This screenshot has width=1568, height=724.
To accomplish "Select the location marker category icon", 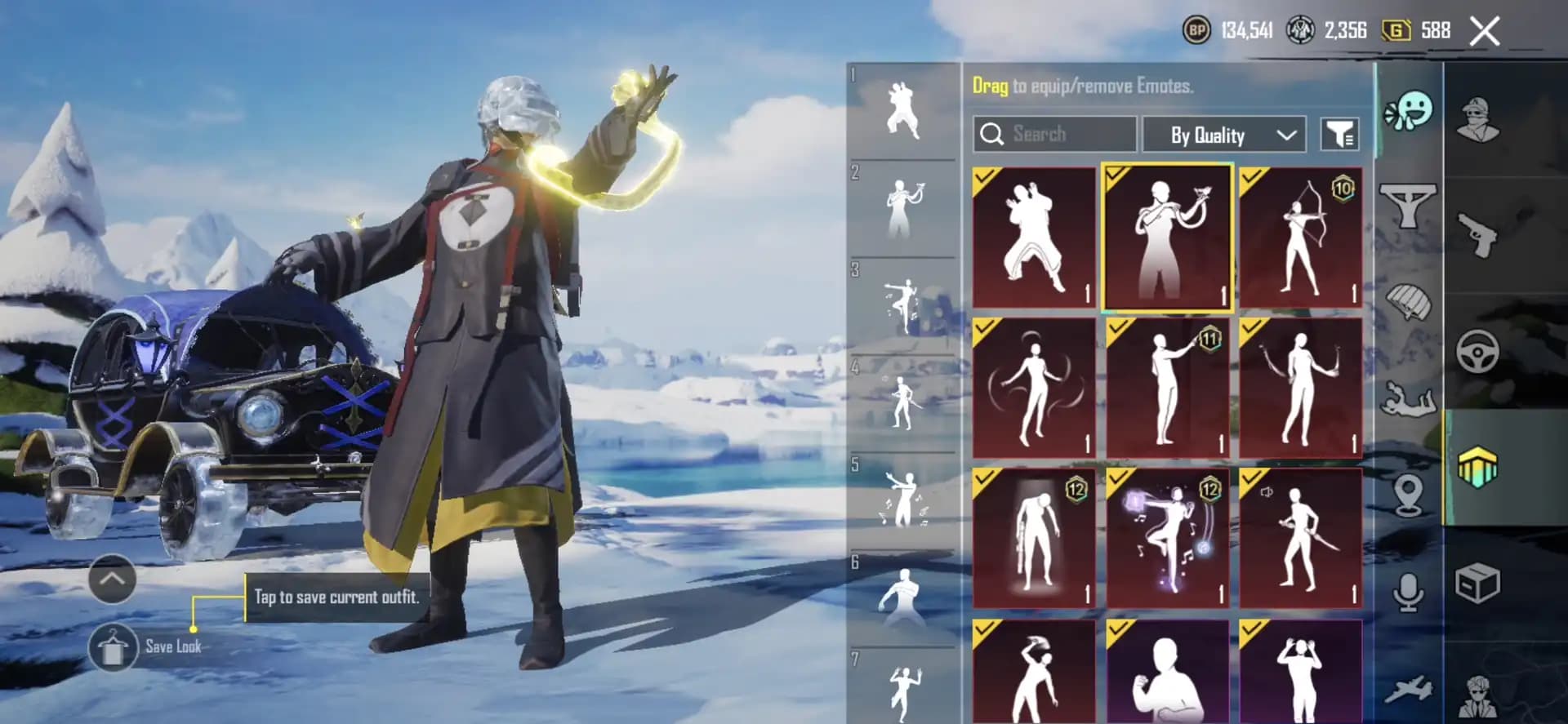I will (x=1410, y=493).
